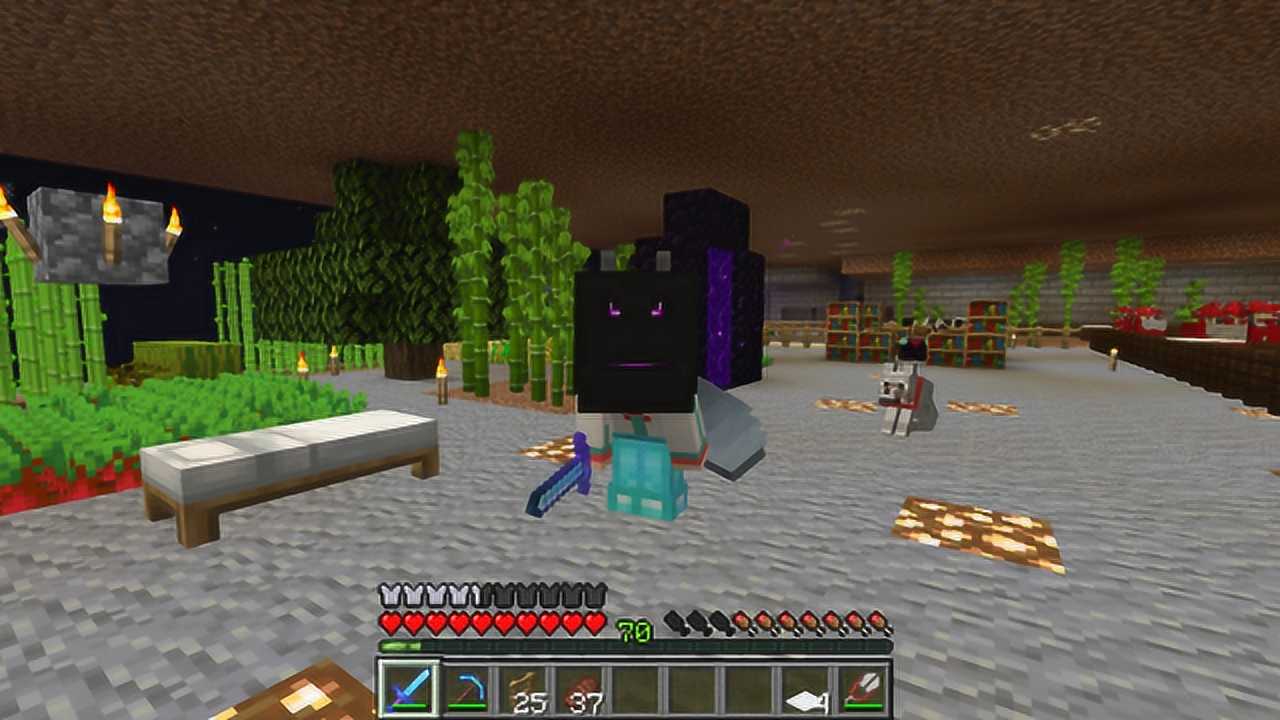Select the red tool in last hotbar slot

864,688
